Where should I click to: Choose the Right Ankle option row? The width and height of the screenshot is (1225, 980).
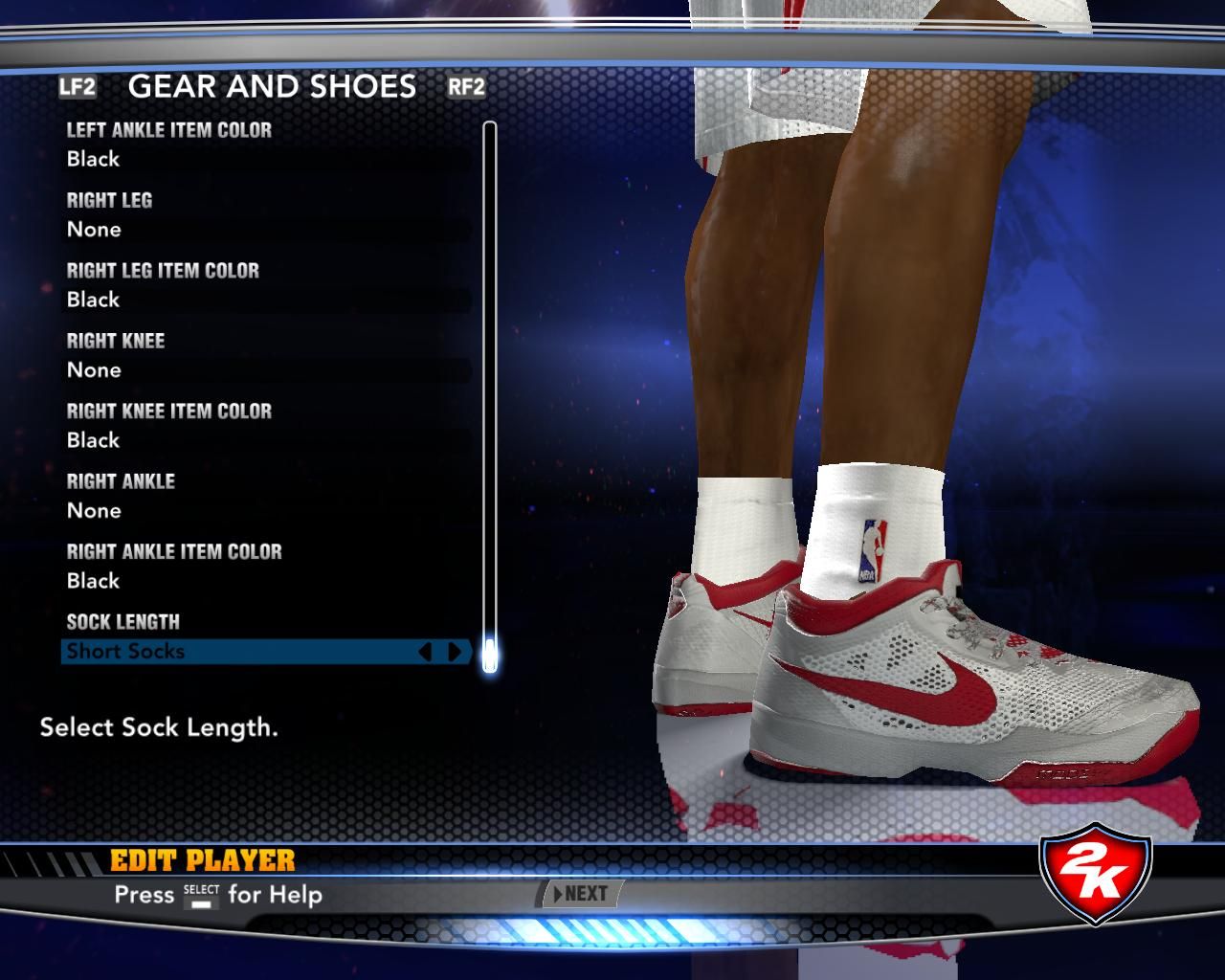click(x=266, y=511)
